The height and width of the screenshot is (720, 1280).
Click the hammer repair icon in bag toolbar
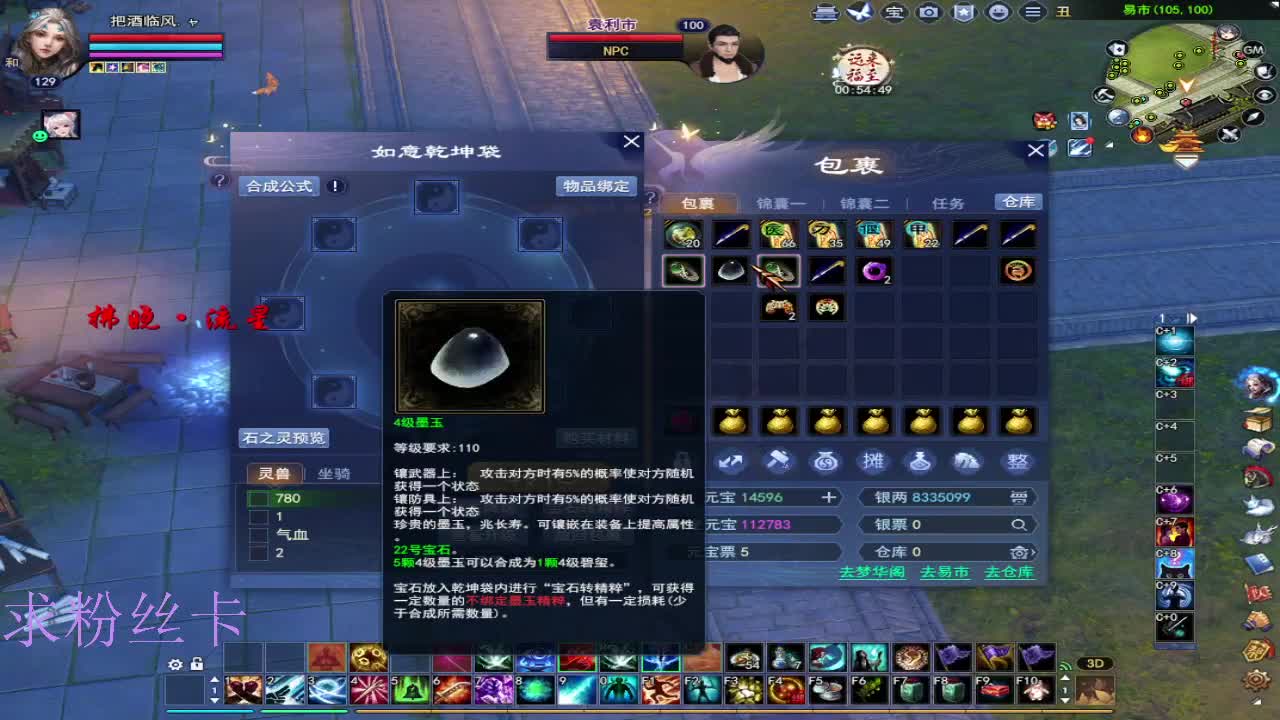pyautogui.click(x=779, y=462)
